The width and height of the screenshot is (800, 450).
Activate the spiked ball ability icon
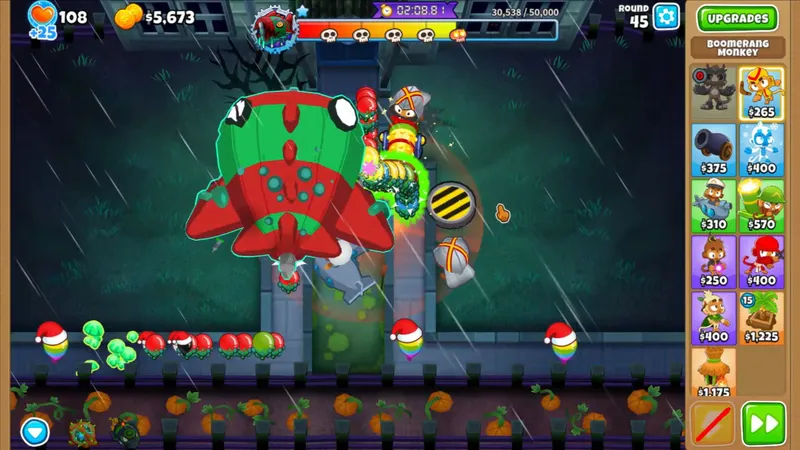coord(81,432)
